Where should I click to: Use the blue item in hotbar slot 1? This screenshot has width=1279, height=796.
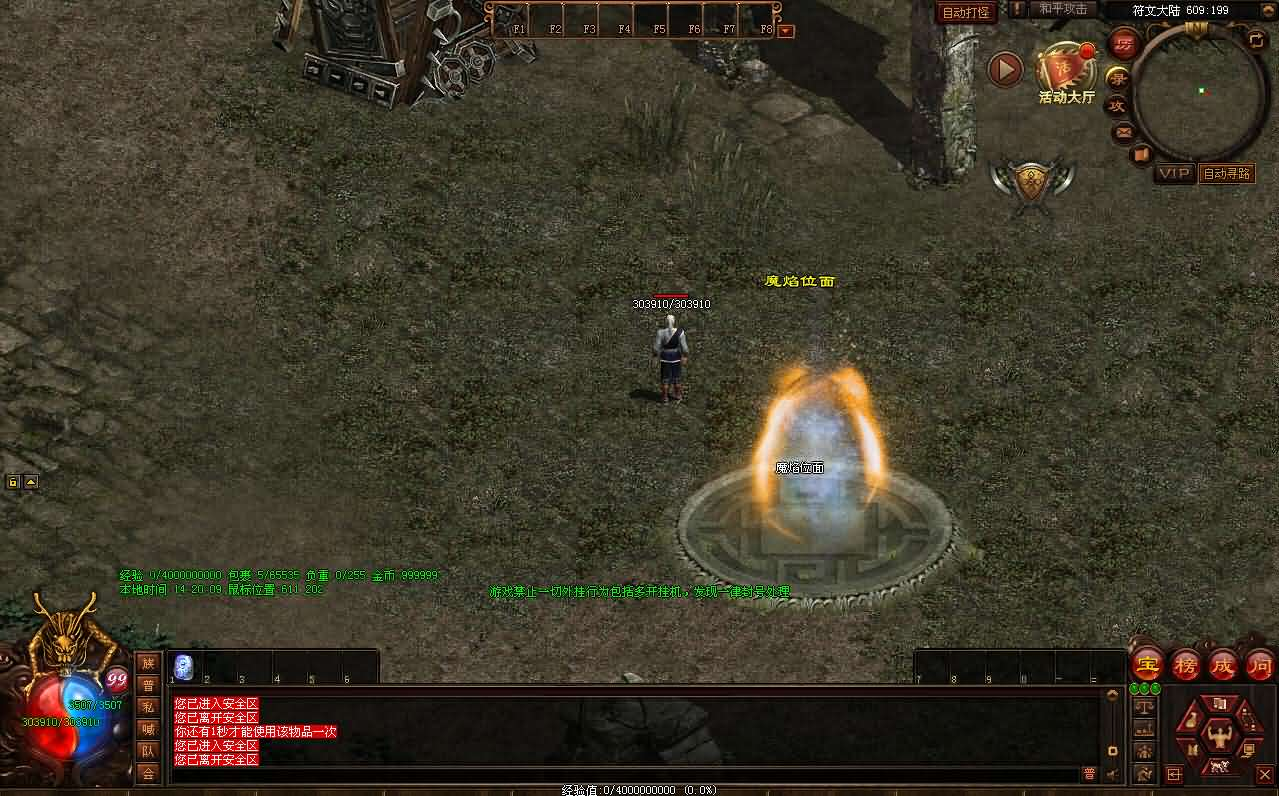[x=184, y=667]
